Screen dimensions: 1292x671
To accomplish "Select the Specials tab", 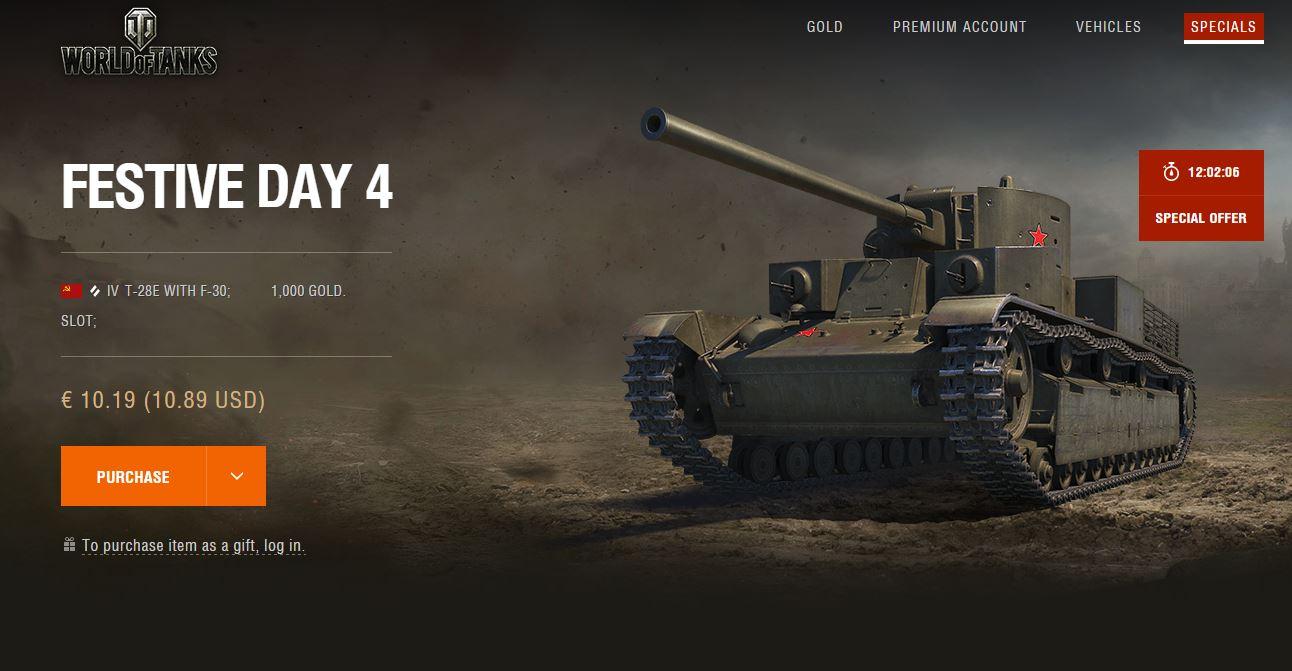I will coord(1223,27).
